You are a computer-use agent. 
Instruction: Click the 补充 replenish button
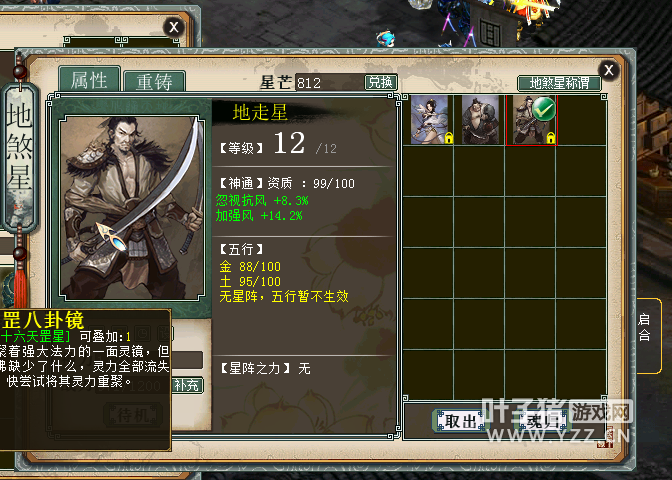click(185, 385)
